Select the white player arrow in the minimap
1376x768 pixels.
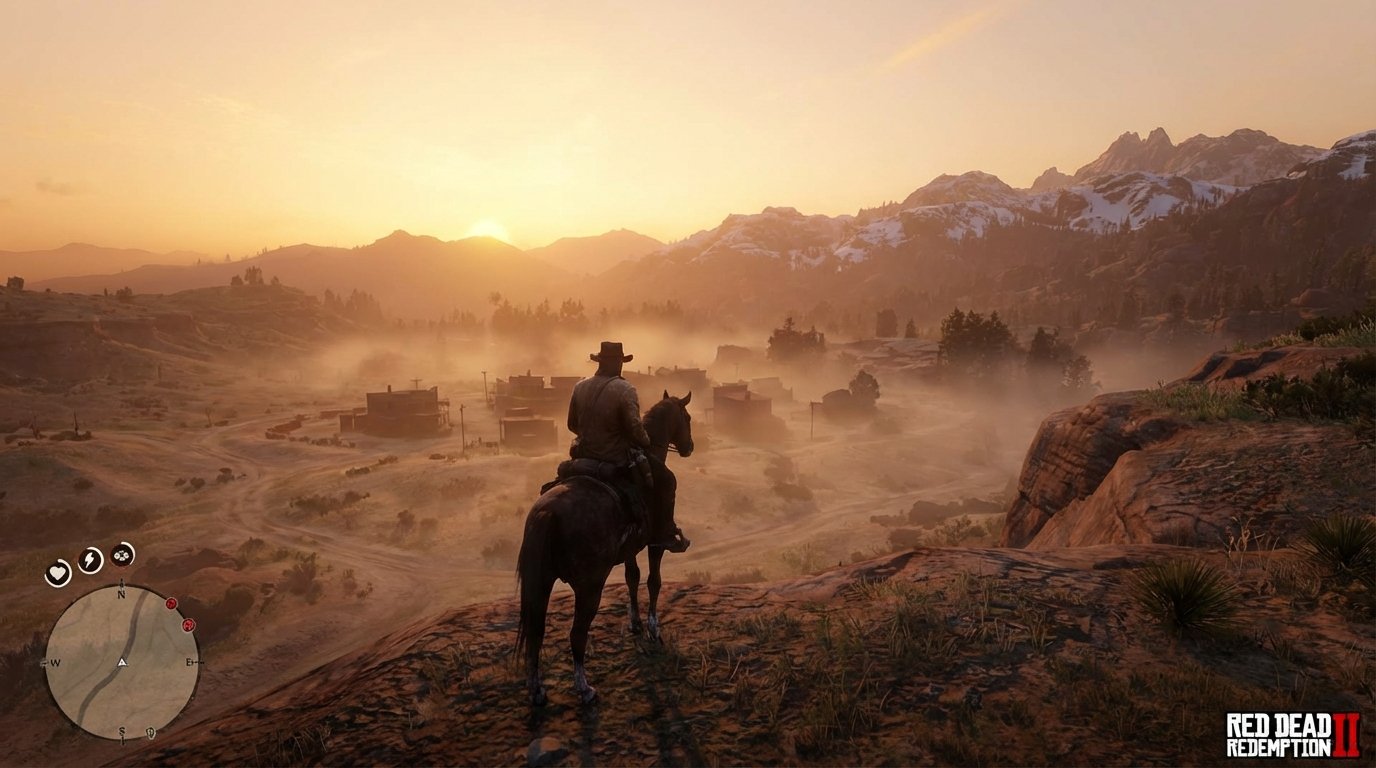(122, 662)
